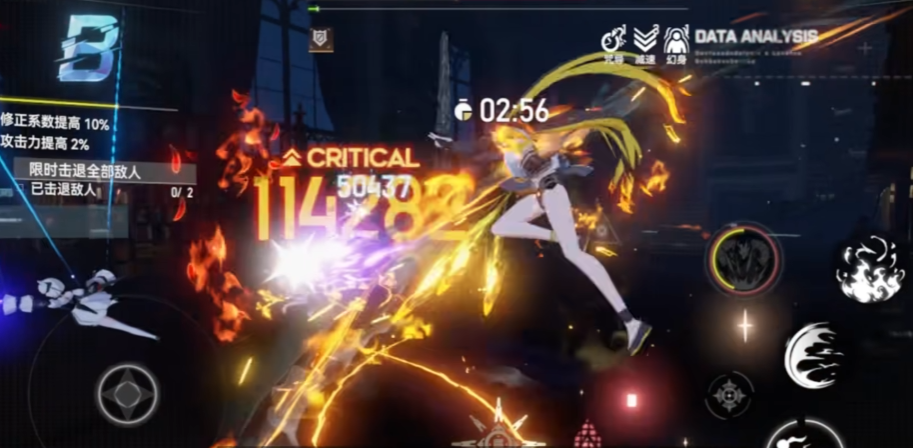
Task: Select the phantom figure buff icon
Action: pos(677,40)
